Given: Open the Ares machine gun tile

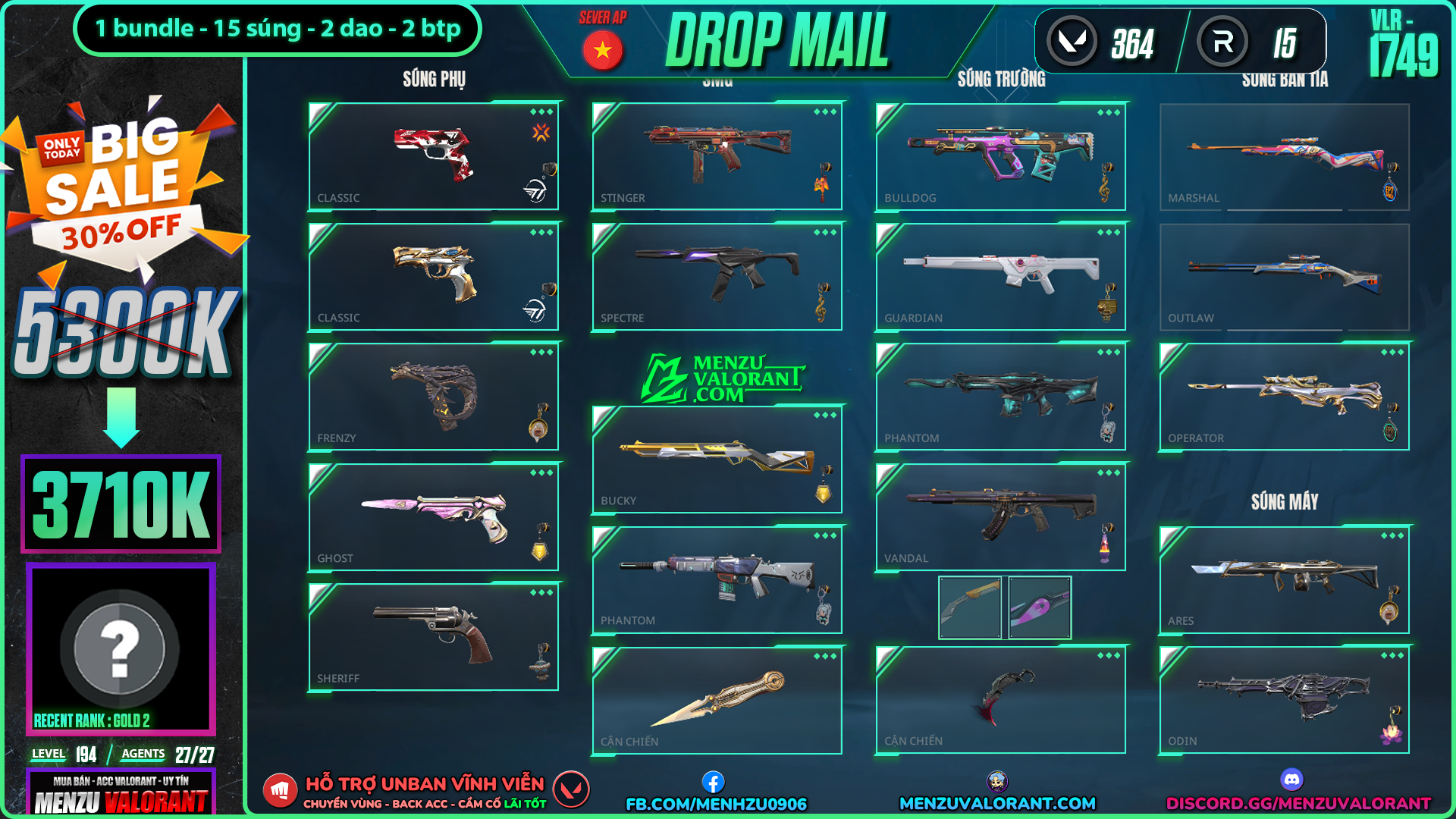Looking at the screenshot, I should pyautogui.click(x=1284, y=580).
